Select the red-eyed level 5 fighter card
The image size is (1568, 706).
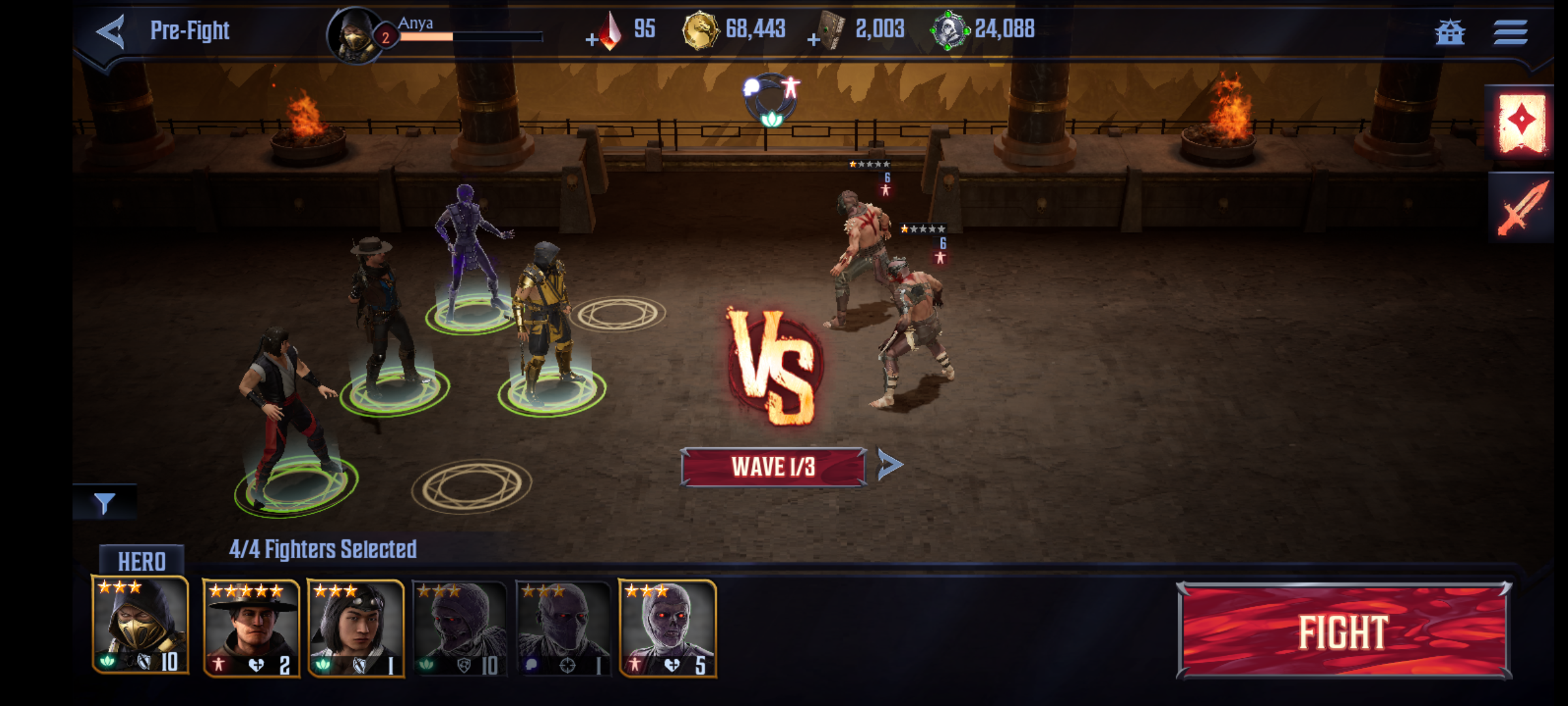(x=667, y=628)
